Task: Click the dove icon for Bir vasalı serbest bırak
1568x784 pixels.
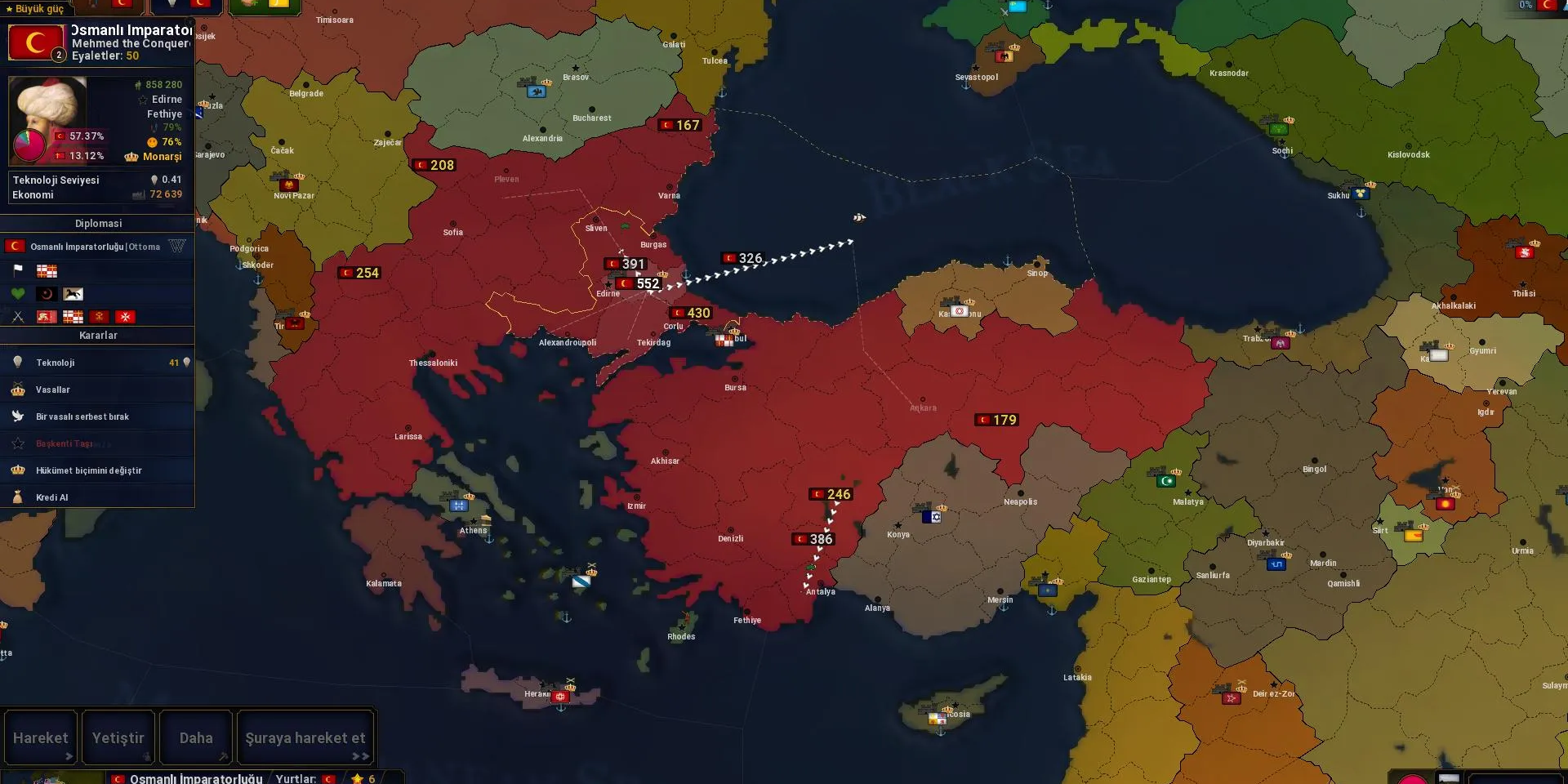Action: coord(18,416)
